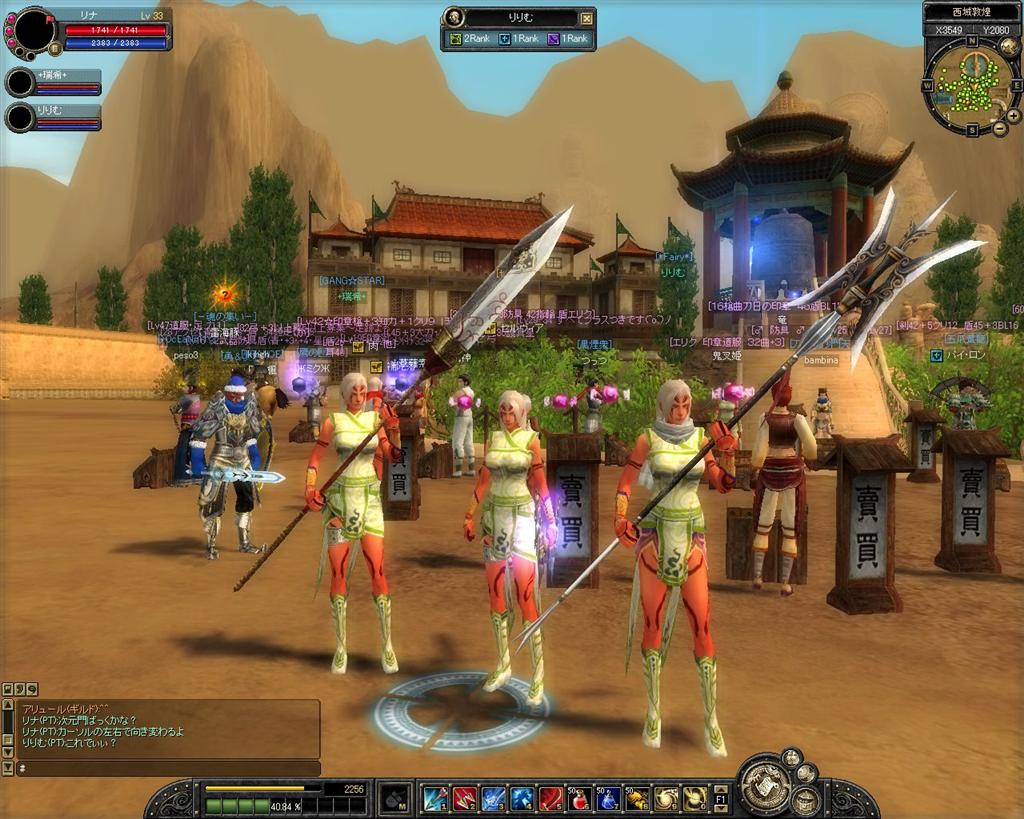Close the りりむ target window
1024x819 pixels.
tap(587, 17)
